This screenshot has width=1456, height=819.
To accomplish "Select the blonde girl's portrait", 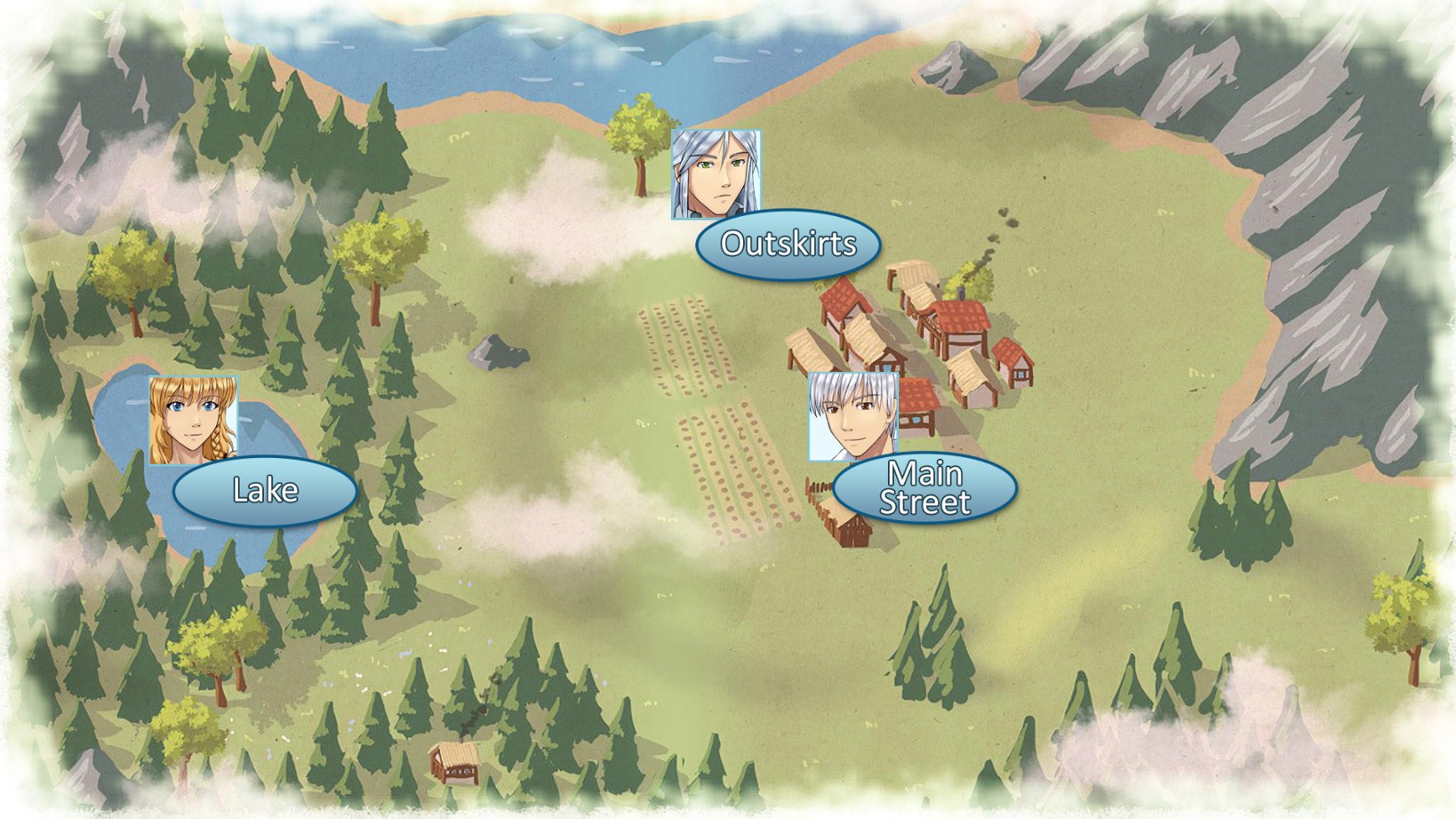I will click(193, 420).
